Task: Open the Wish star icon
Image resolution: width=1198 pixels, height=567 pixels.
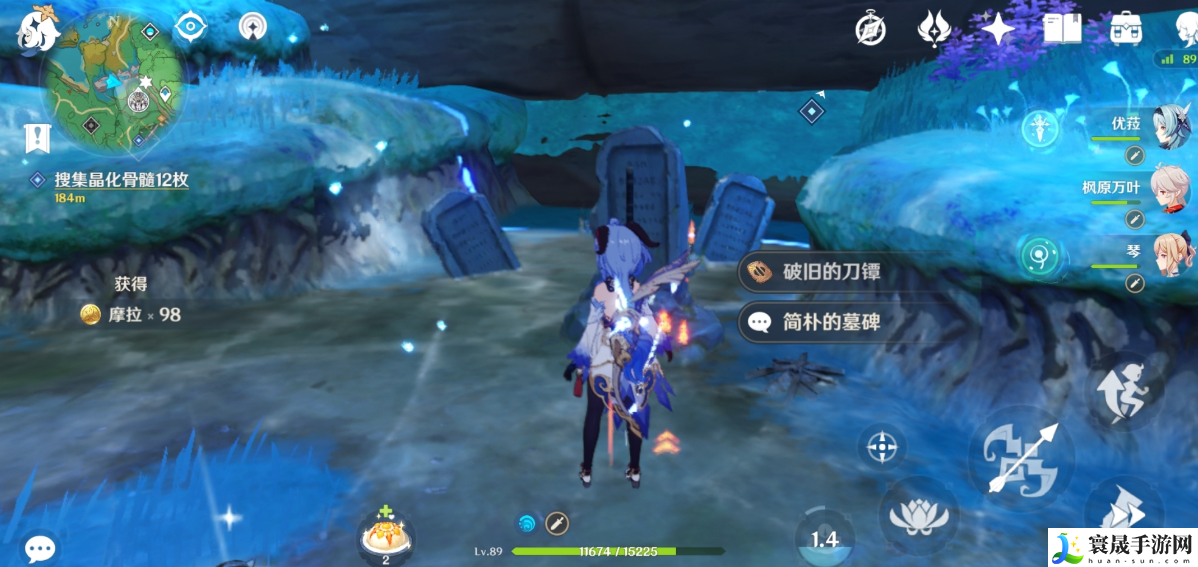Action: click(996, 29)
